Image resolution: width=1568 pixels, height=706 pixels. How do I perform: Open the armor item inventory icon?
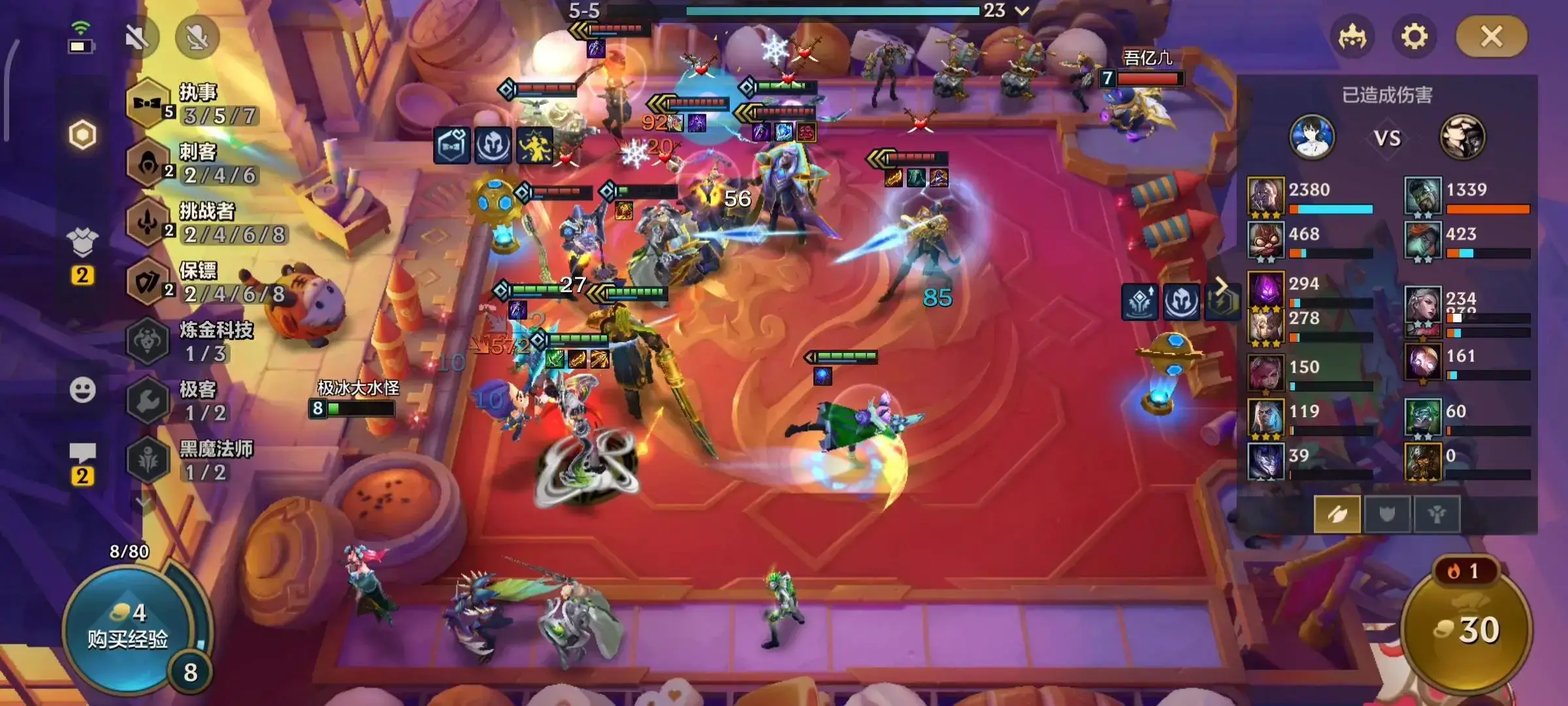pos(82,243)
